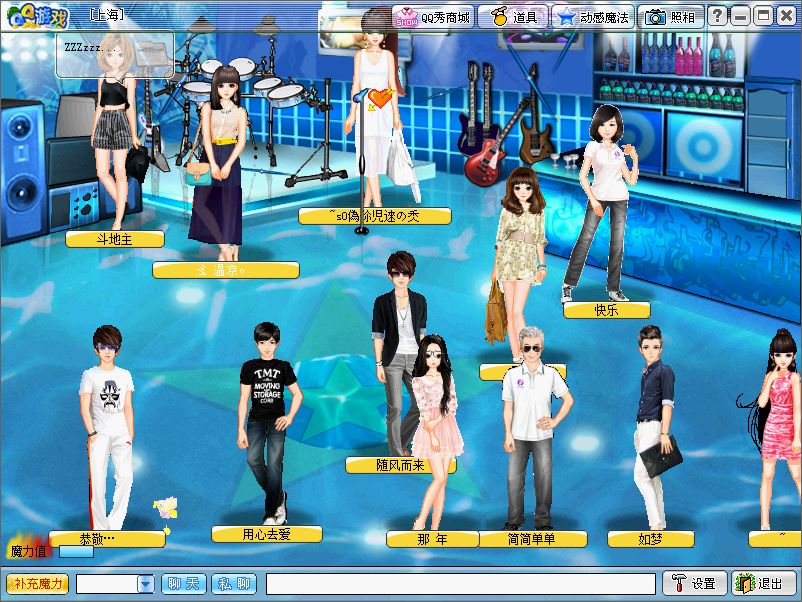
Task: Open the 道具 items menu
Action: point(513,17)
